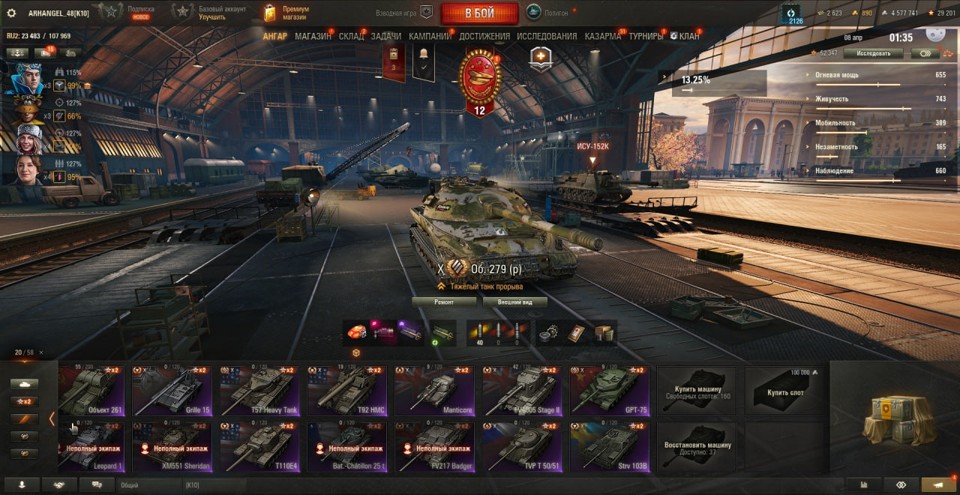The image size is (960, 495).
Task: Open the Премиум магазин
Action: click(287, 13)
